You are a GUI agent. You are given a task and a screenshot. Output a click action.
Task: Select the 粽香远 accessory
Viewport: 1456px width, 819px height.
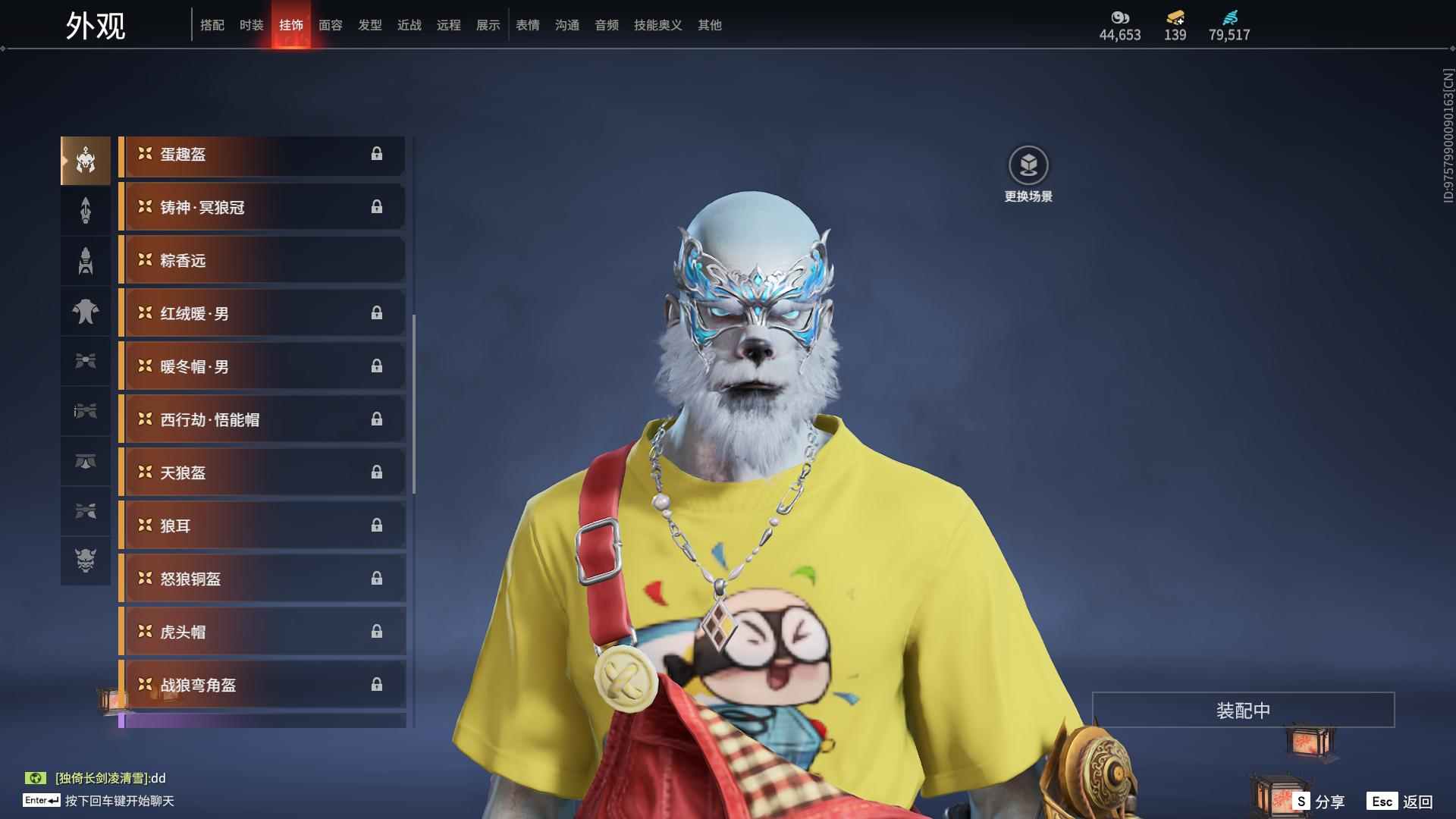click(x=262, y=261)
